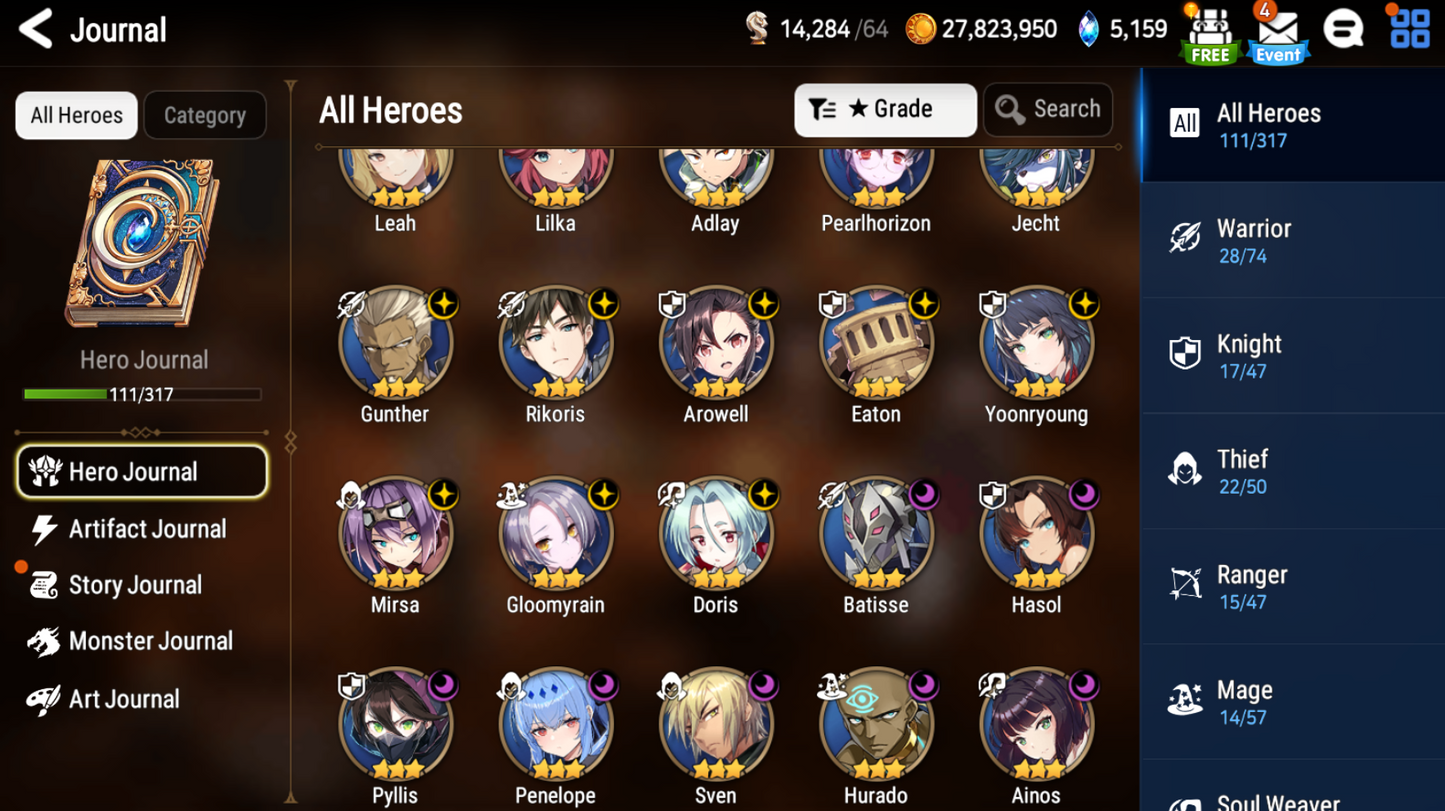This screenshot has width=1445, height=811.
Task: Go back using the back arrow
Action: coord(35,29)
